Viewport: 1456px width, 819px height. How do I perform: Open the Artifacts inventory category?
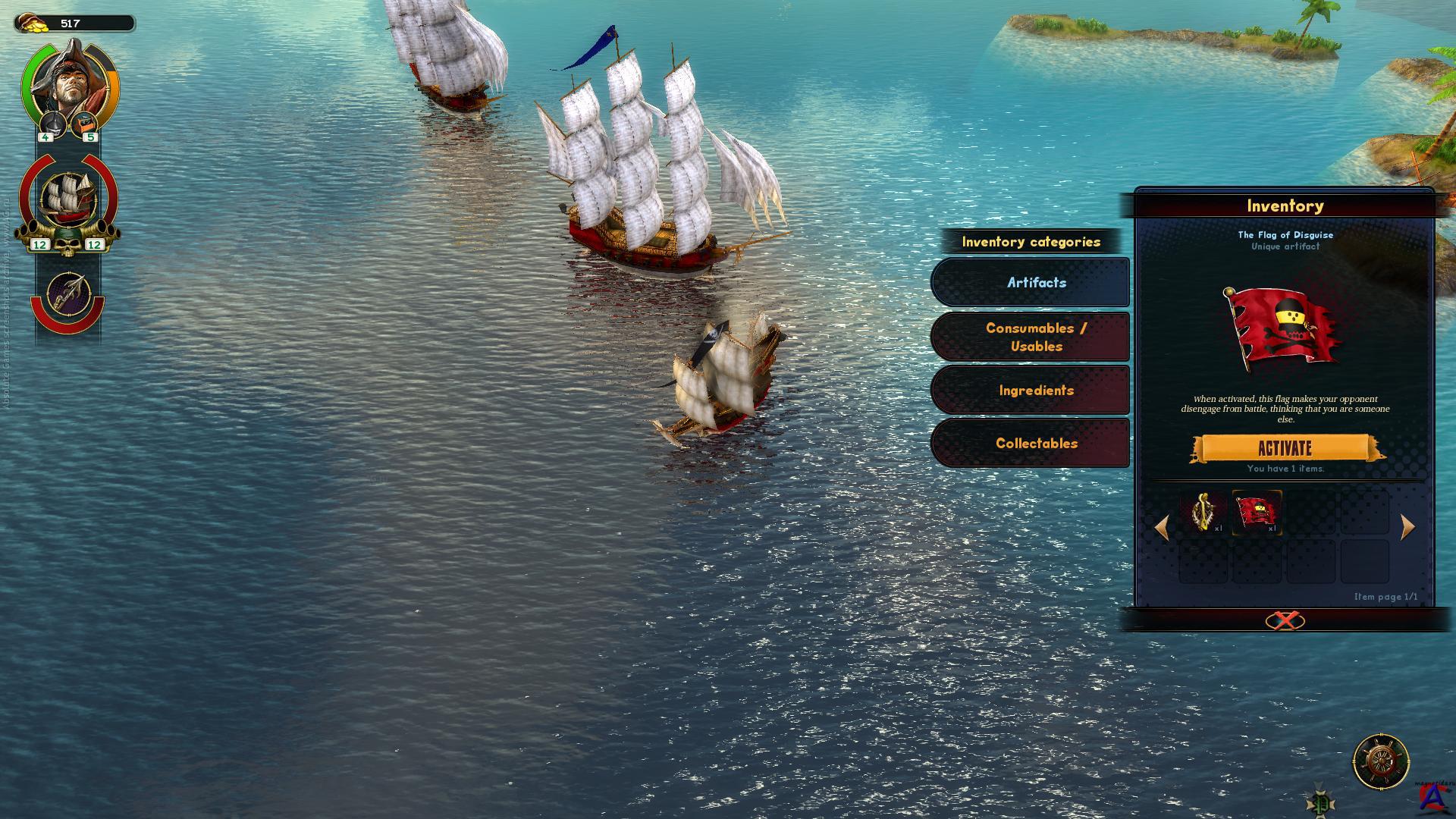click(x=1036, y=282)
